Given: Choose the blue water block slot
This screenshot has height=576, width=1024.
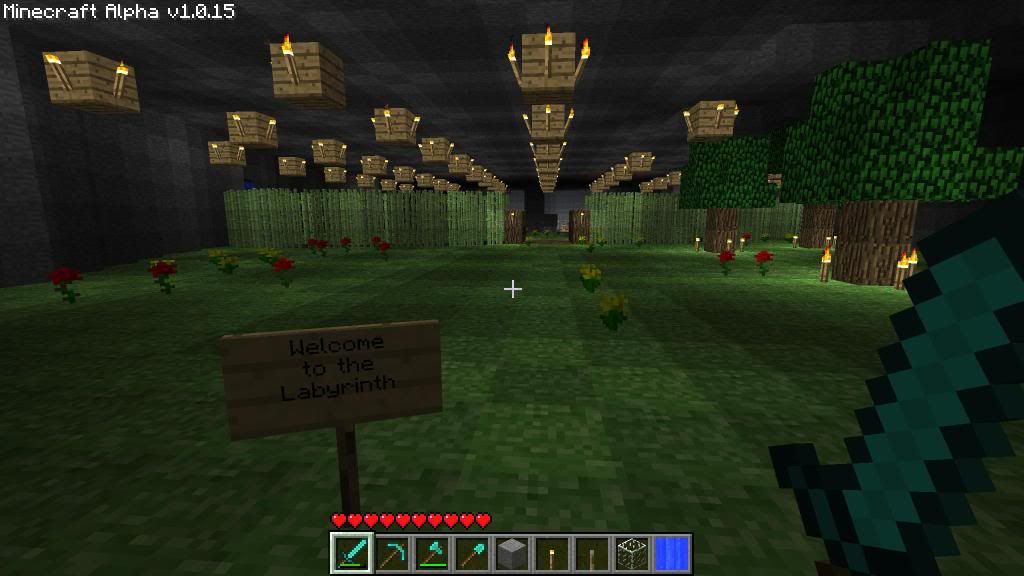Looking at the screenshot, I should 671,552.
